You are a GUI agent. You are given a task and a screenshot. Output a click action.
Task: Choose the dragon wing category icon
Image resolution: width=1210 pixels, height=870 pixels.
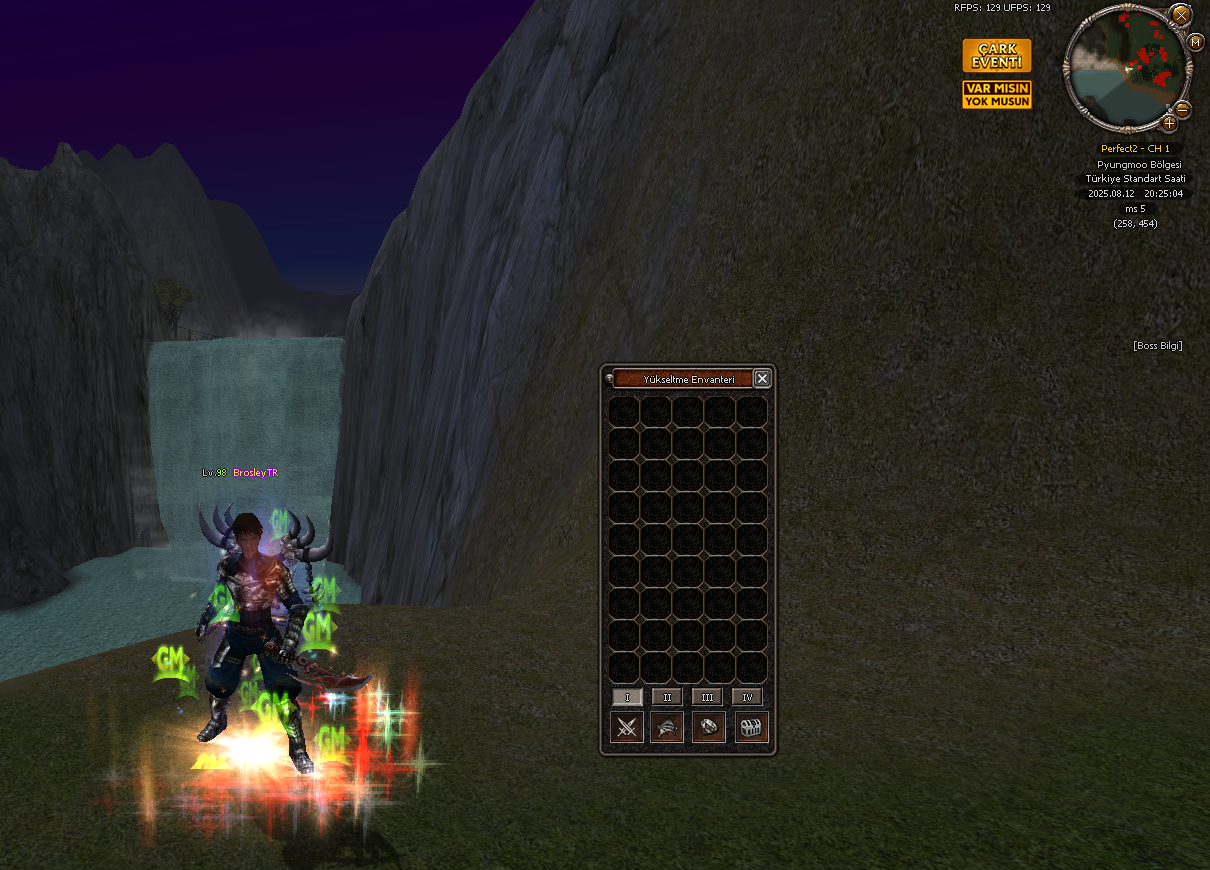(667, 727)
